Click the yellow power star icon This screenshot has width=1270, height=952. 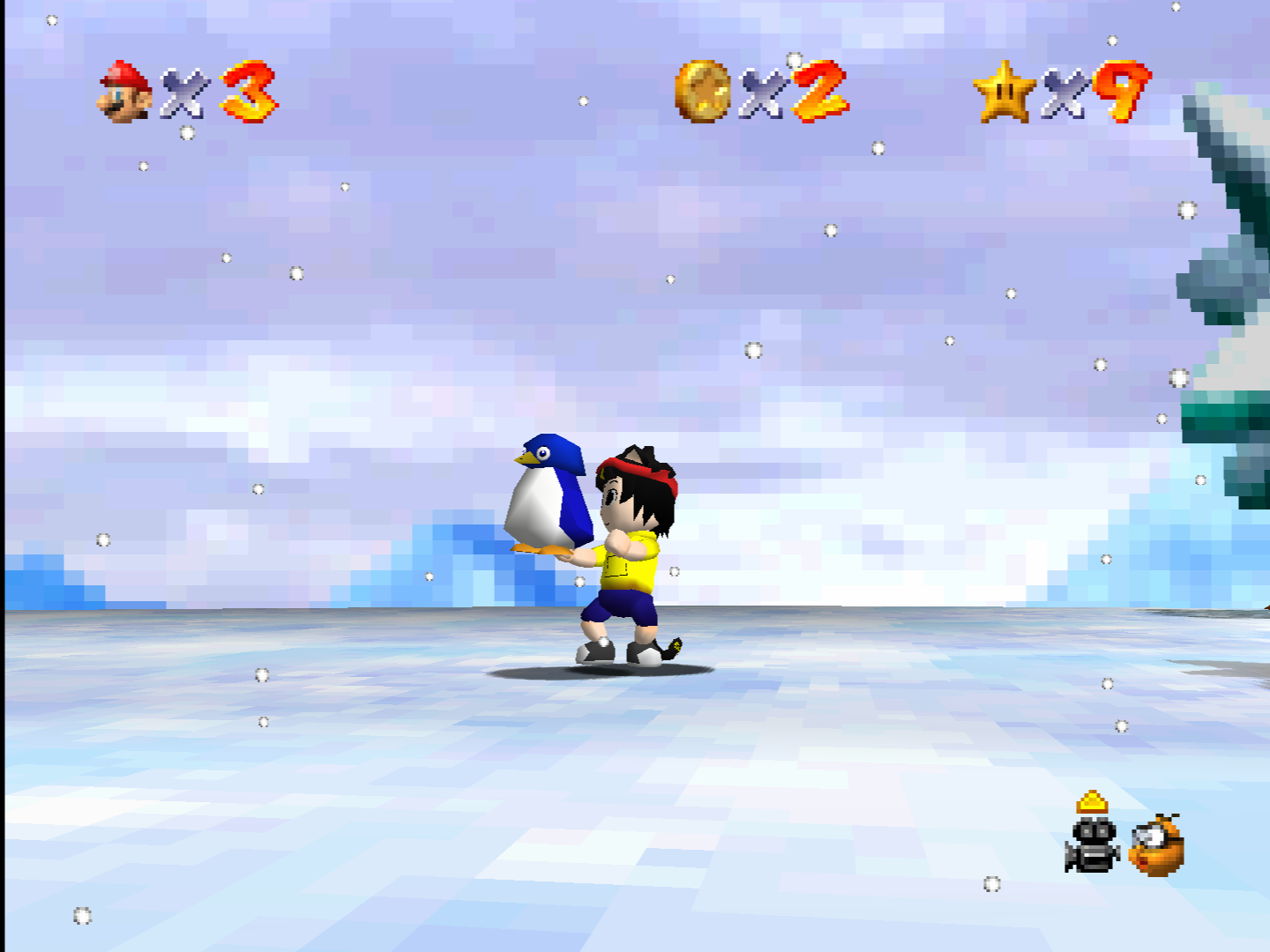1004,91
